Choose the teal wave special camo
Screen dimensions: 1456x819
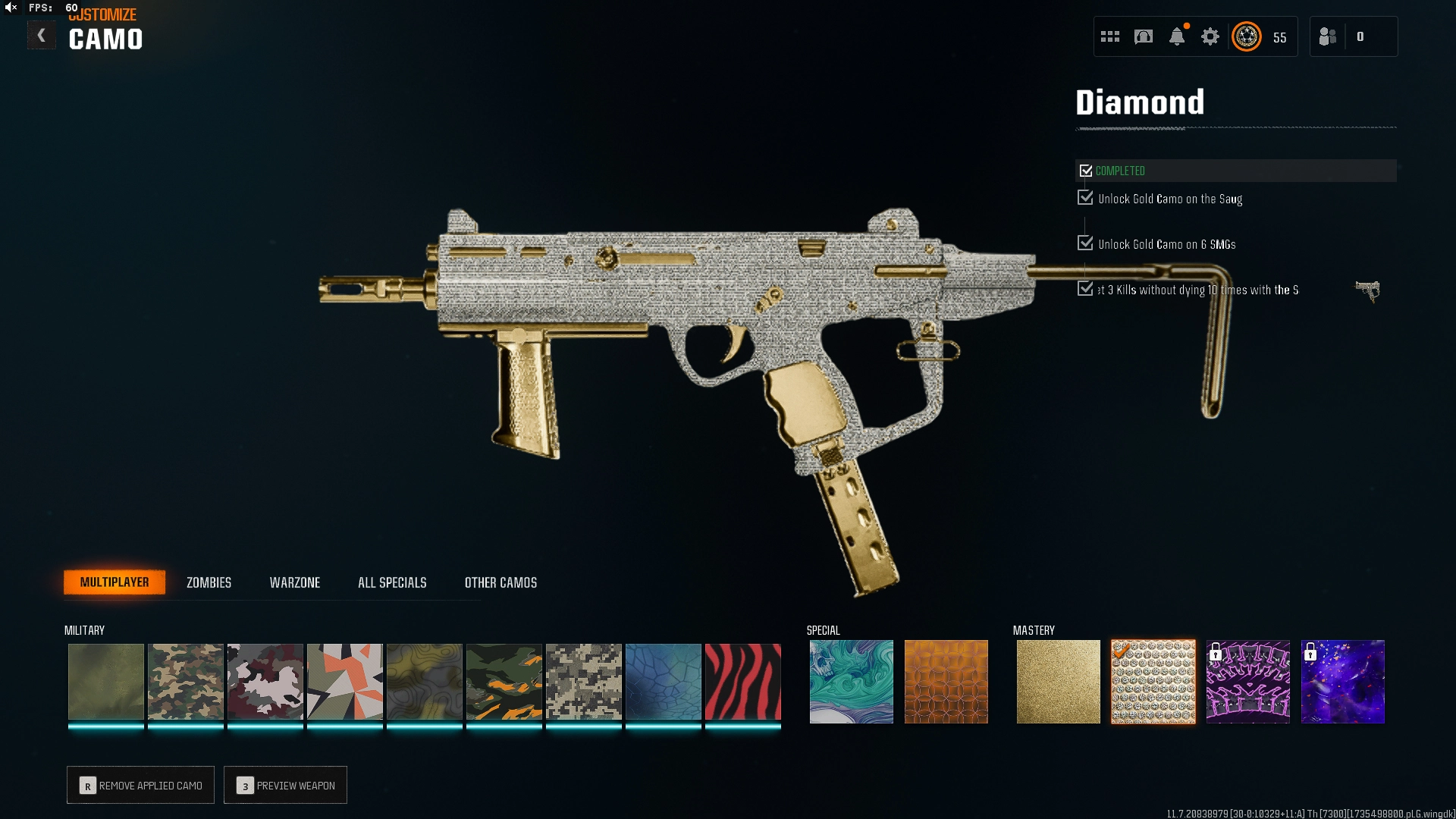(x=852, y=681)
